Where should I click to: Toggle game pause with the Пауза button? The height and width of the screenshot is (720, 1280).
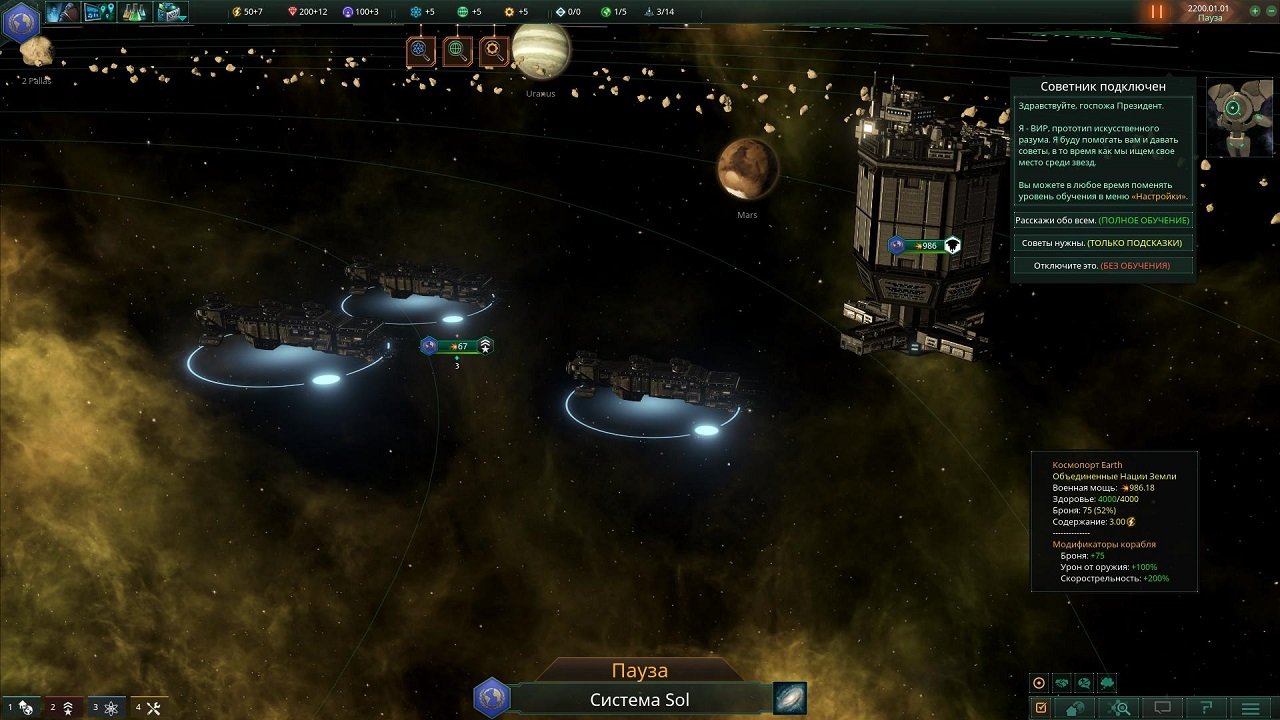[641, 668]
